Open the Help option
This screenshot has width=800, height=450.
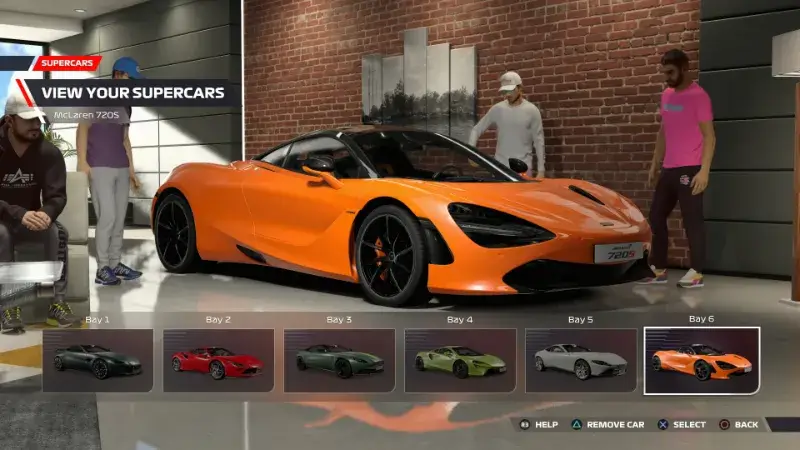(538, 424)
